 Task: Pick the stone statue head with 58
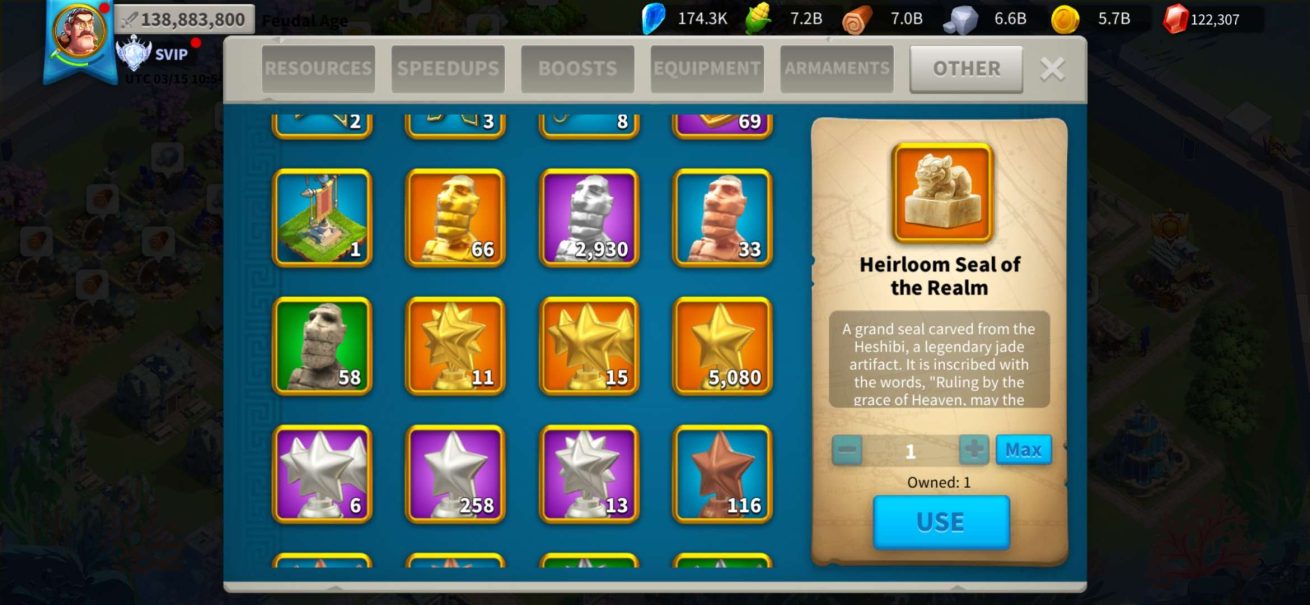322,346
